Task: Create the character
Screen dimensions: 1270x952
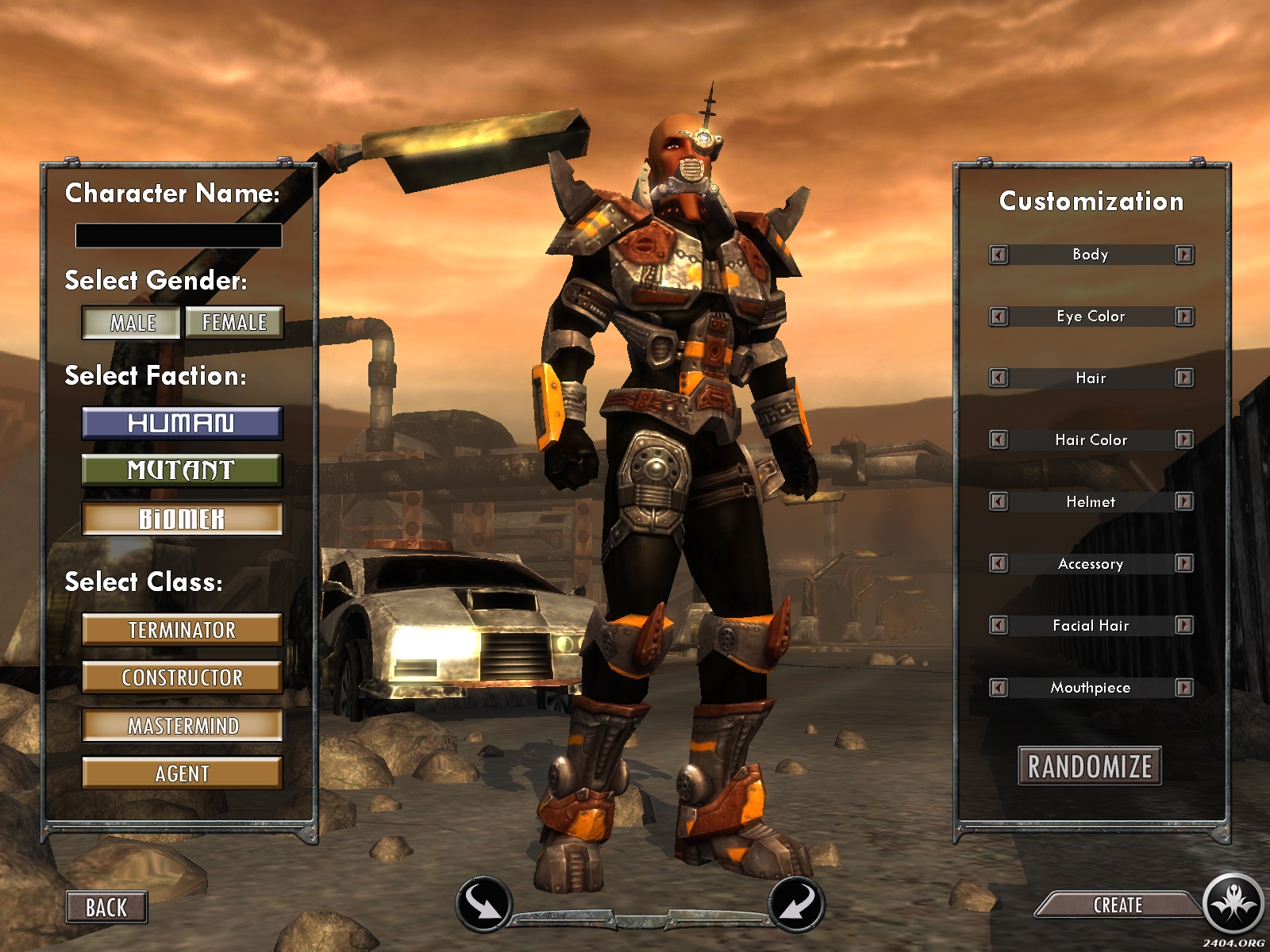Action: (x=1118, y=905)
